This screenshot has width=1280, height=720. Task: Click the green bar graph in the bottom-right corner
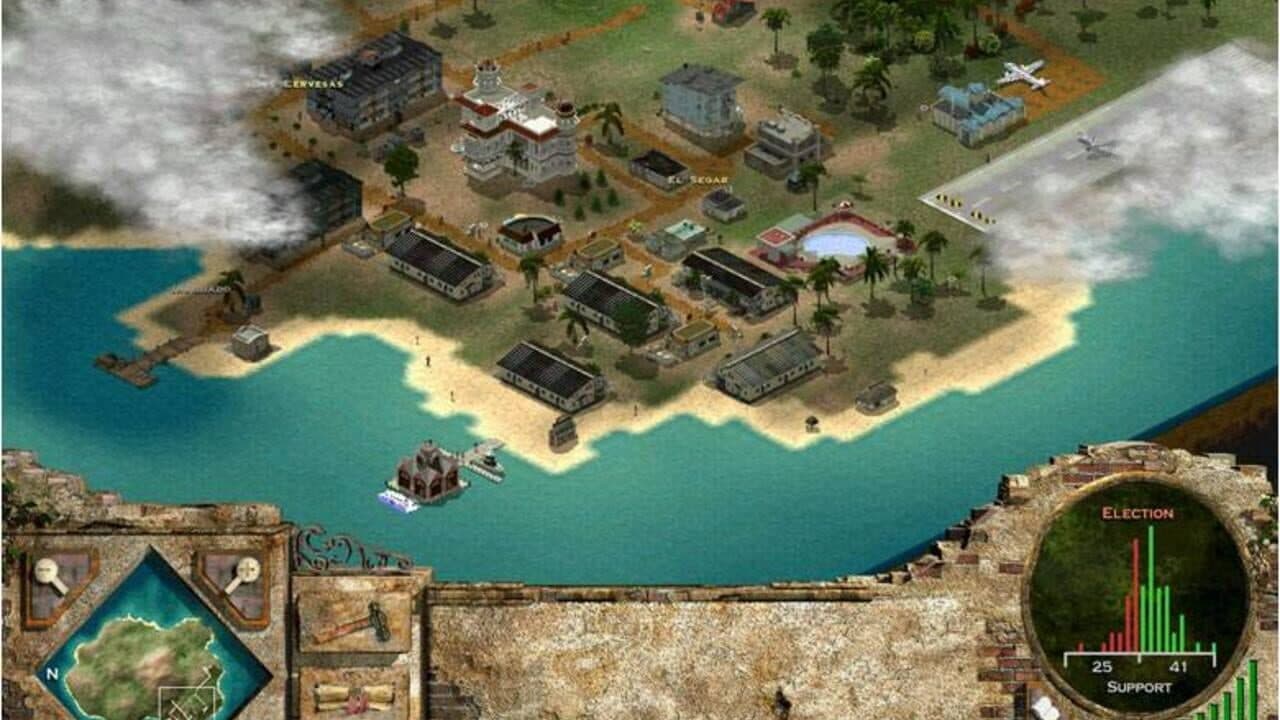1240,690
